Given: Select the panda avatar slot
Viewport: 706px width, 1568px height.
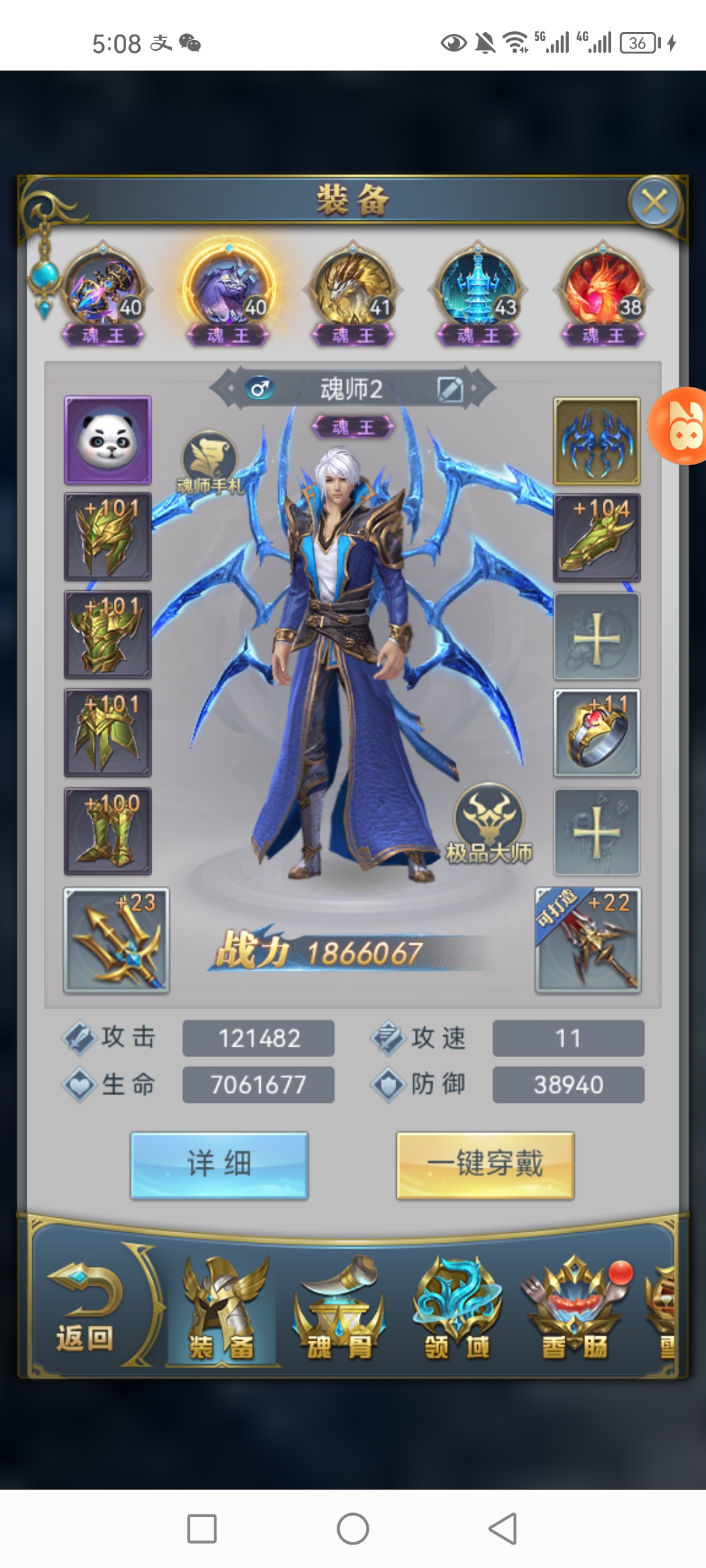Looking at the screenshot, I should coord(108,440).
